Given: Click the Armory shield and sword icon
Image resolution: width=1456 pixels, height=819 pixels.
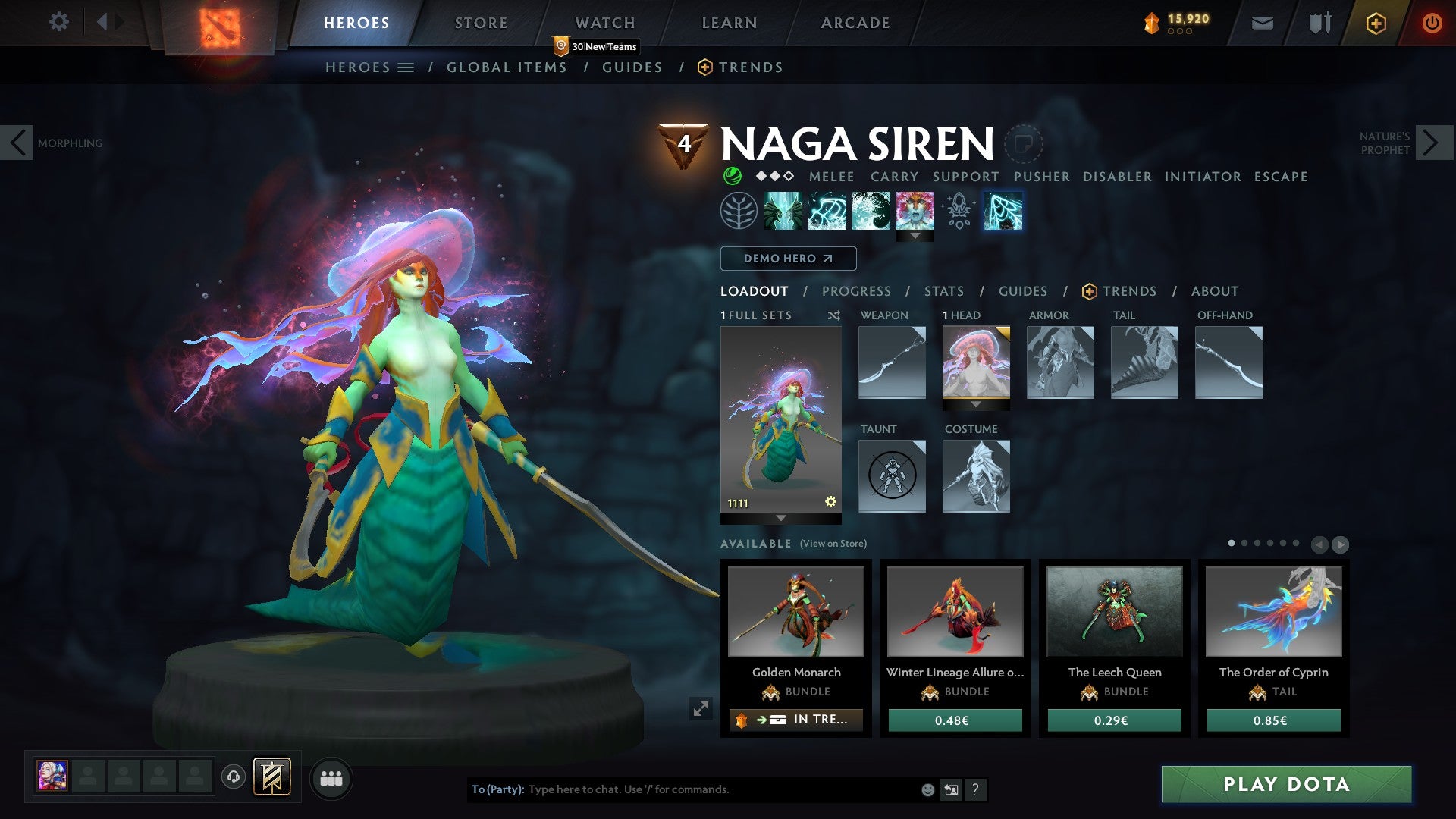Looking at the screenshot, I should pos(1318,23).
